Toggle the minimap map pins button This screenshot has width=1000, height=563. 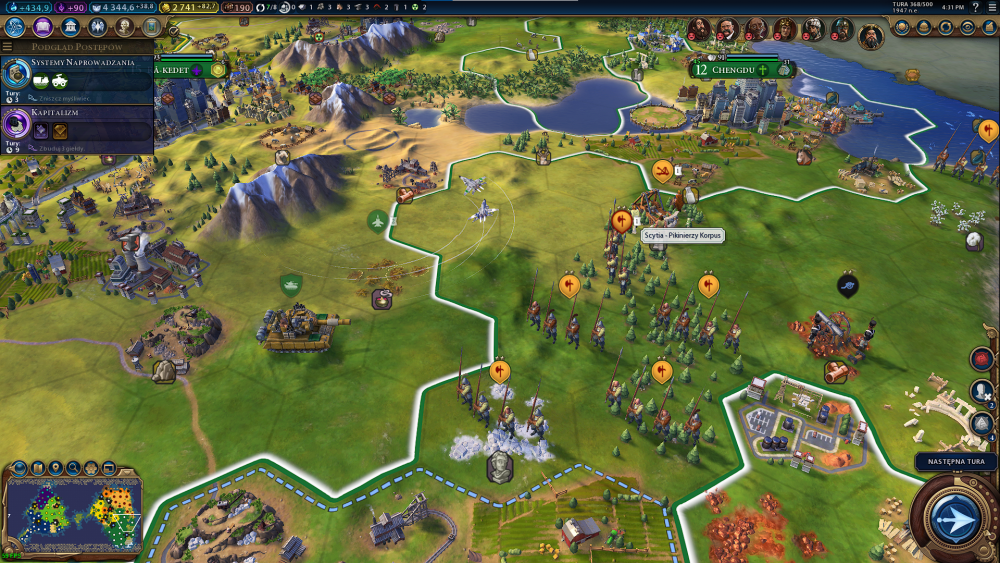55,467
